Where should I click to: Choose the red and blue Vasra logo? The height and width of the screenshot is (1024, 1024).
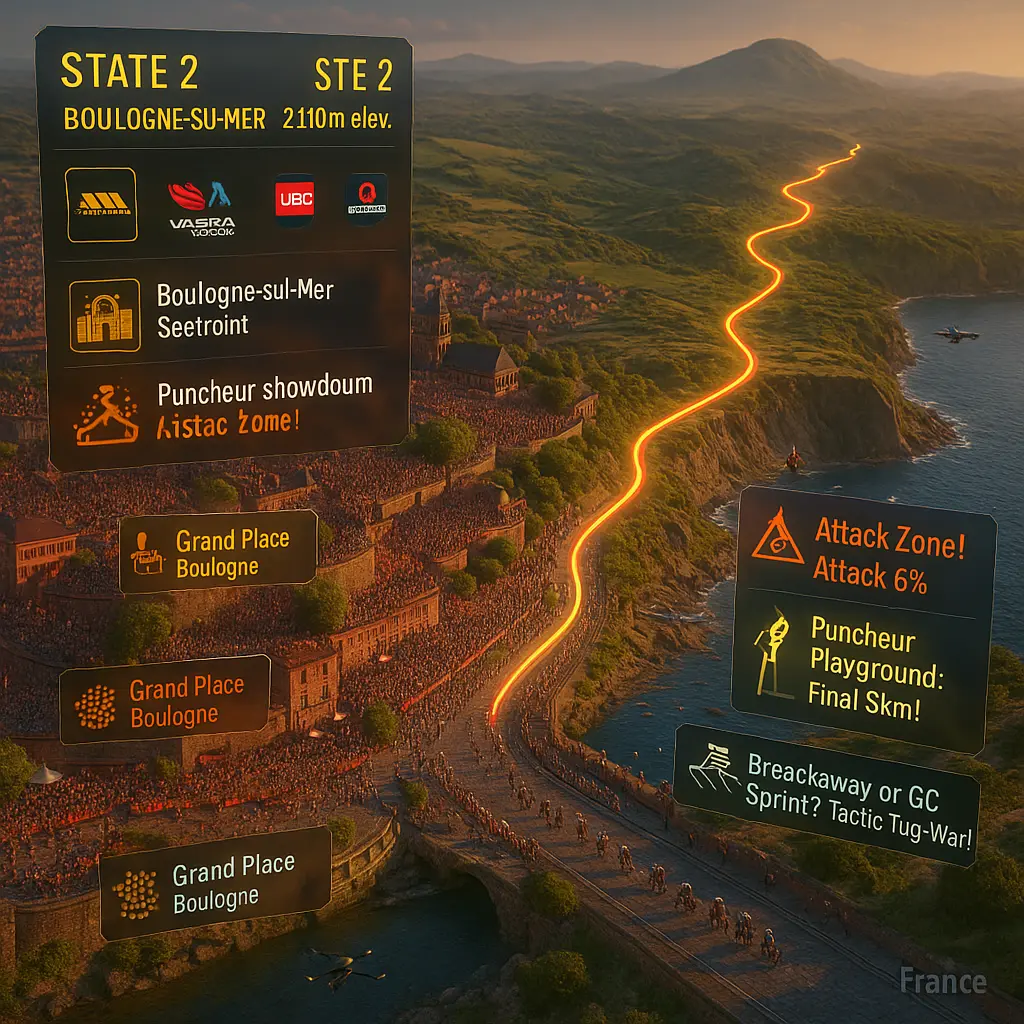(204, 205)
